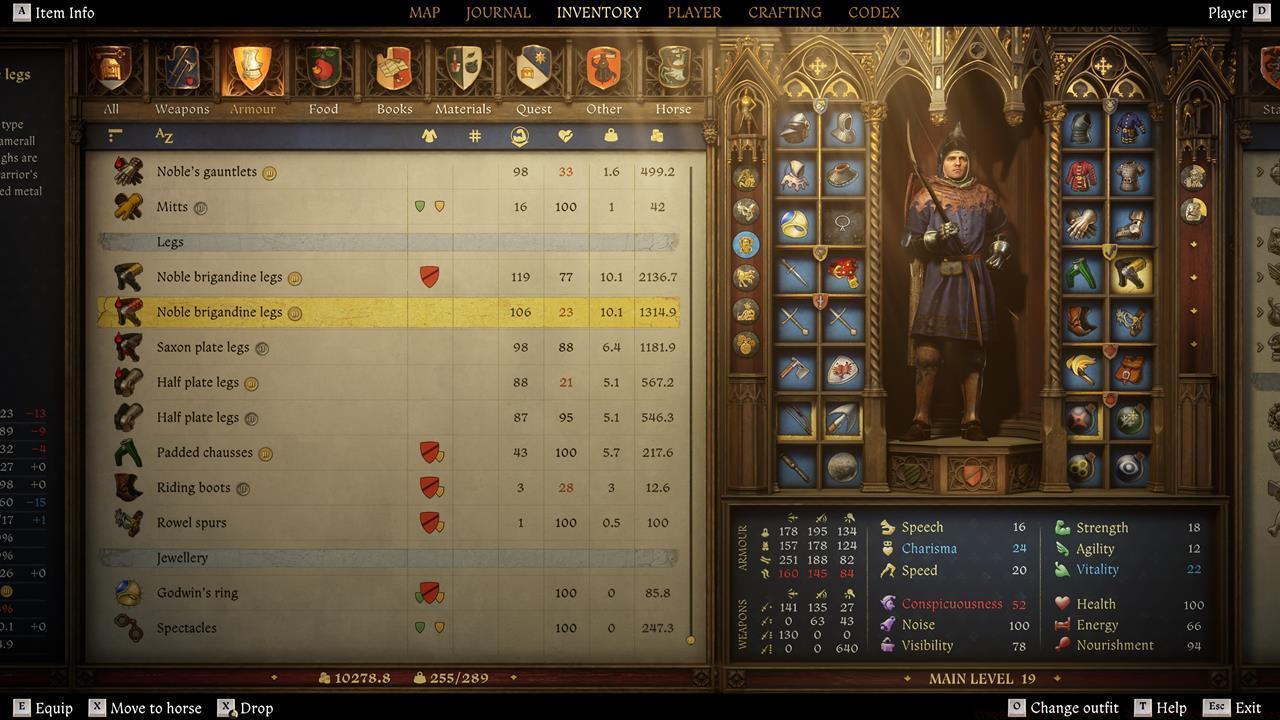Click the scrollbar of the item list
1280x720 pixels.
point(690,638)
